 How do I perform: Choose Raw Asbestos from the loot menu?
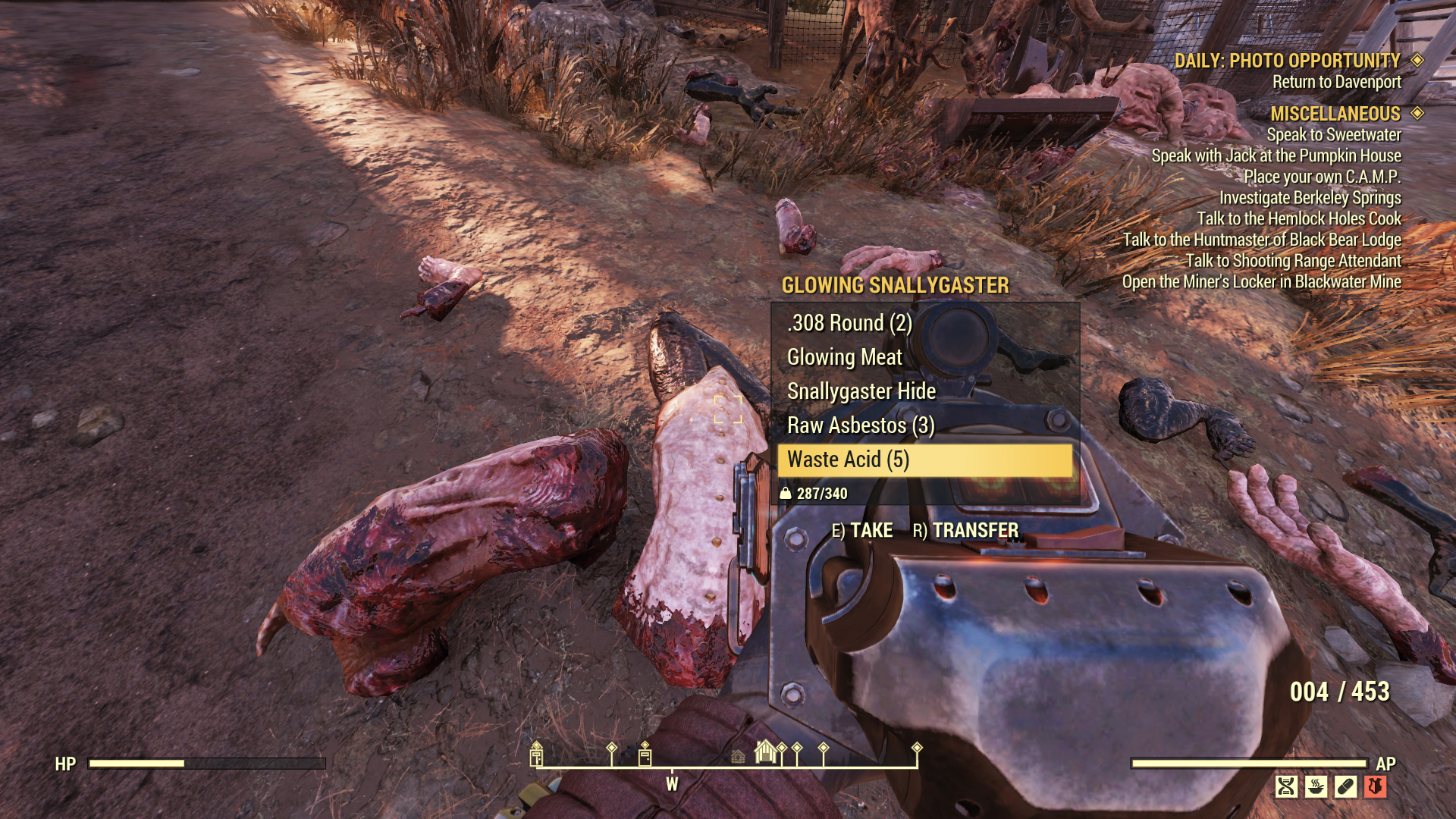coord(864,425)
